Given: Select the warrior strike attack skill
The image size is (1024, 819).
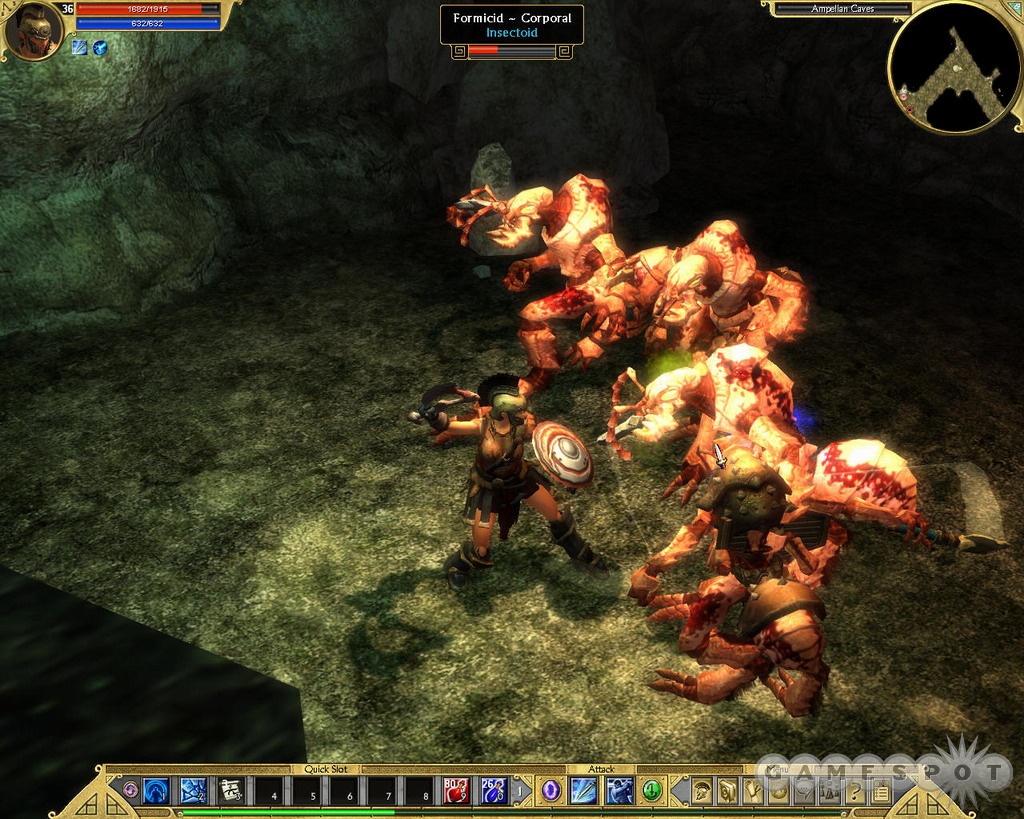Looking at the screenshot, I should coord(619,791).
